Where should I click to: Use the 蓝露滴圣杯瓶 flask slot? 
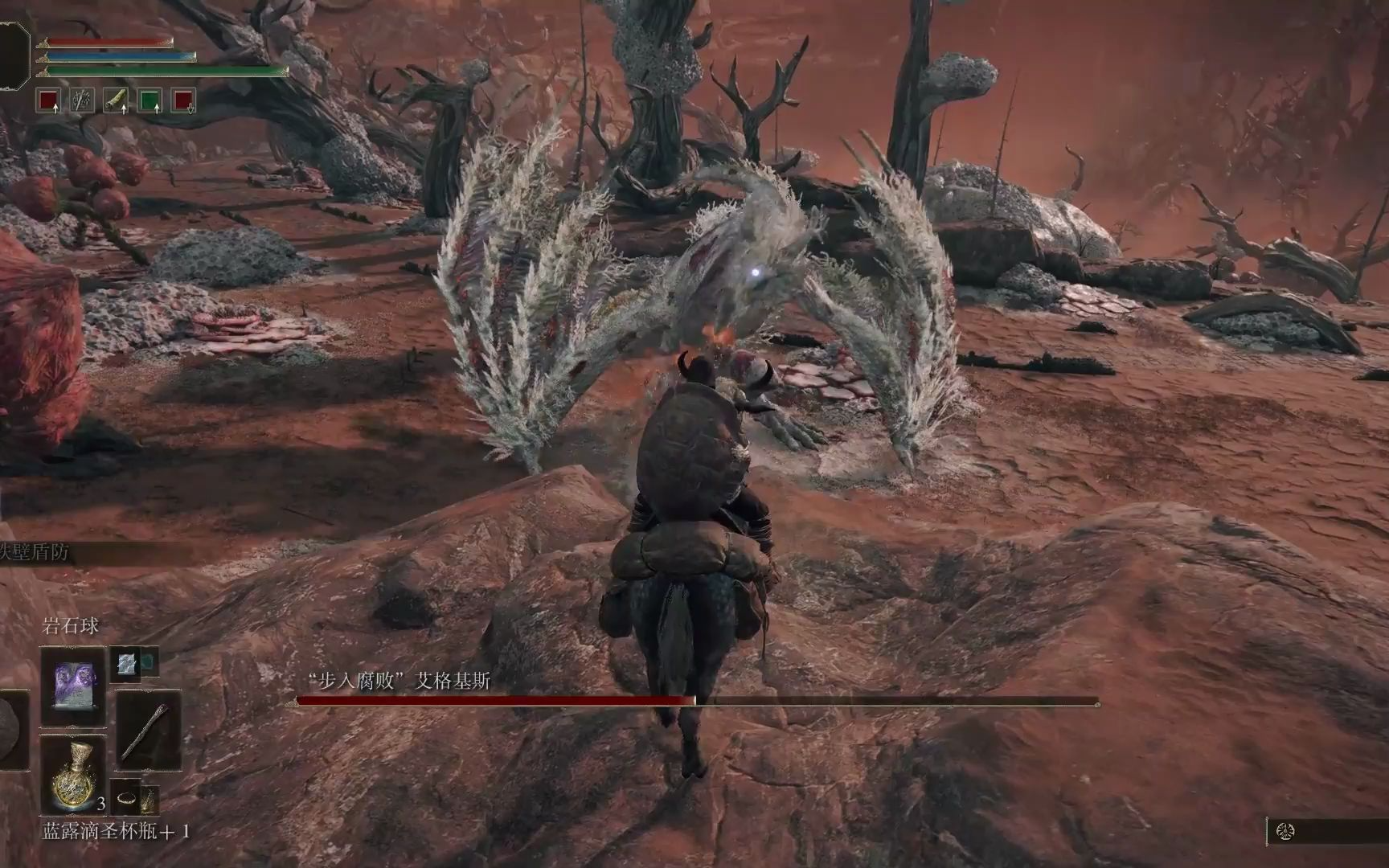tap(73, 773)
